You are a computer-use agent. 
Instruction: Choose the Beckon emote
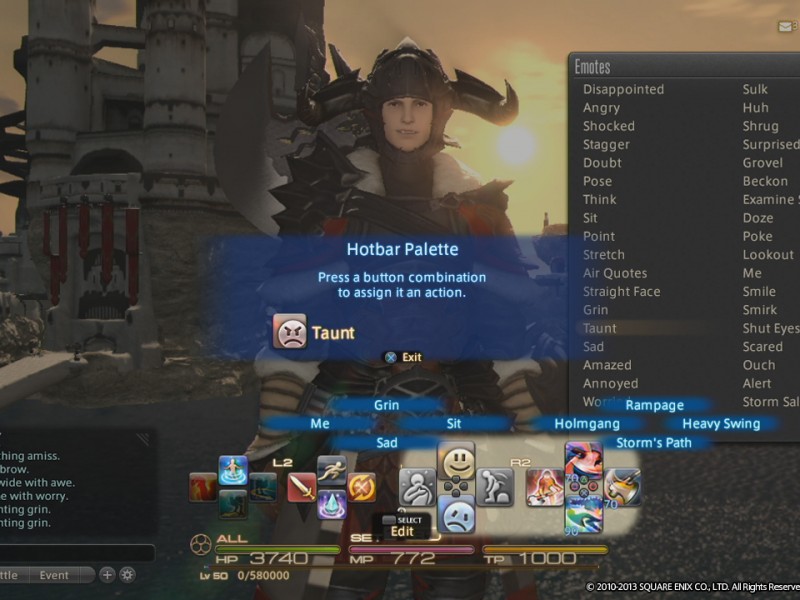coord(765,181)
